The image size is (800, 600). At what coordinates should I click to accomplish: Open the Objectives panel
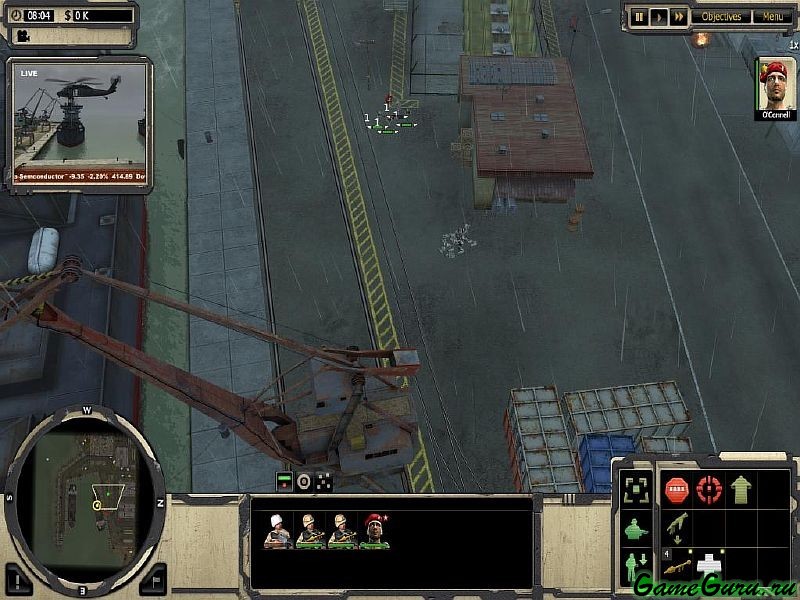point(721,17)
